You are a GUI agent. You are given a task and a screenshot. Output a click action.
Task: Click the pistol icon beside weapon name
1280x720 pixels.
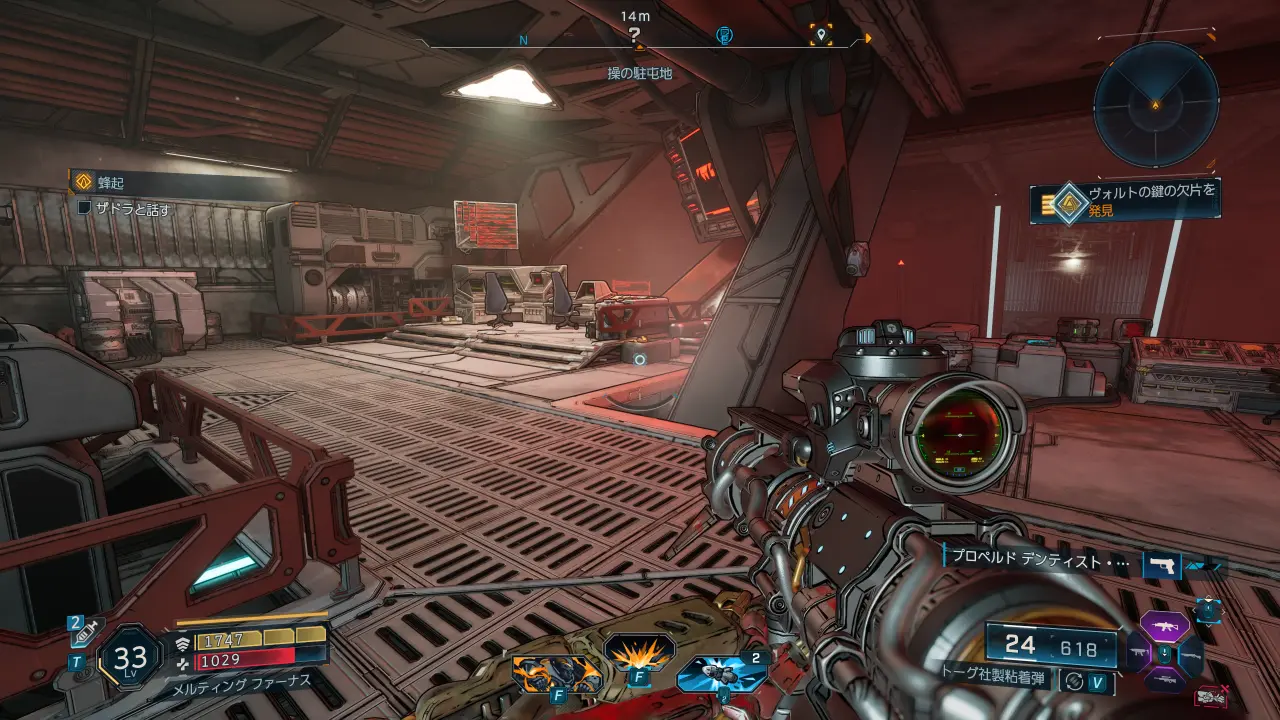[x=1161, y=565]
